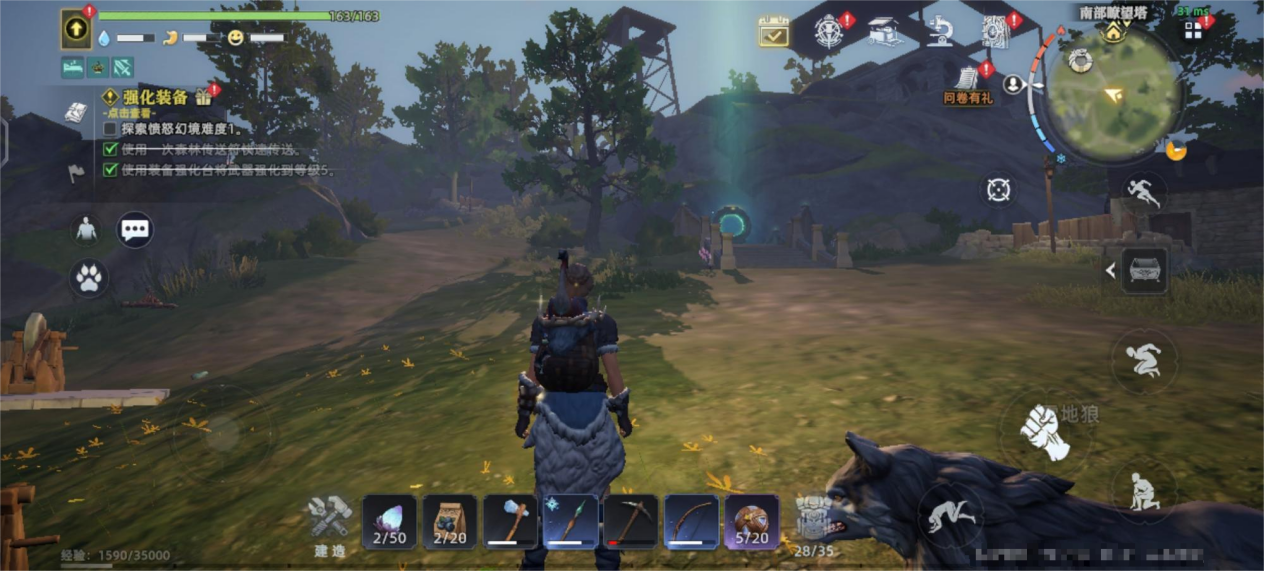Tap the crosshair aim button
Viewport: 1264px width, 571px height.
[x=998, y=189]
